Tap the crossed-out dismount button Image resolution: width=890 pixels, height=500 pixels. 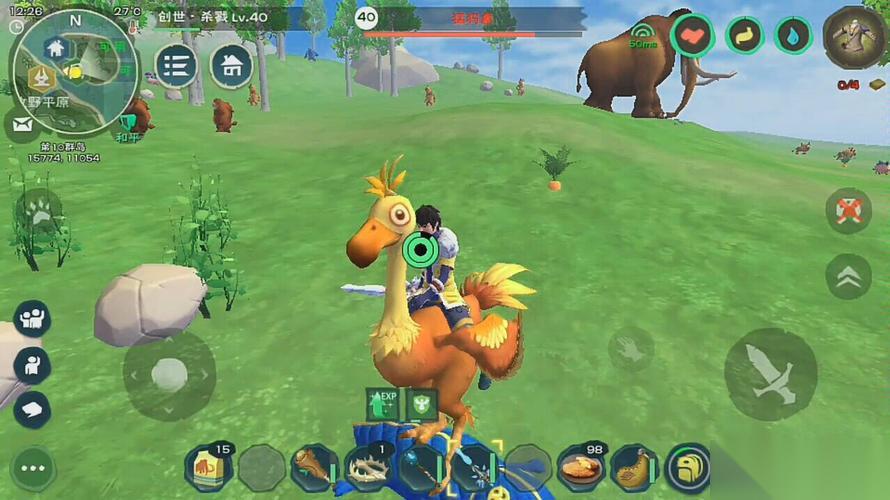tap(847, 211)
